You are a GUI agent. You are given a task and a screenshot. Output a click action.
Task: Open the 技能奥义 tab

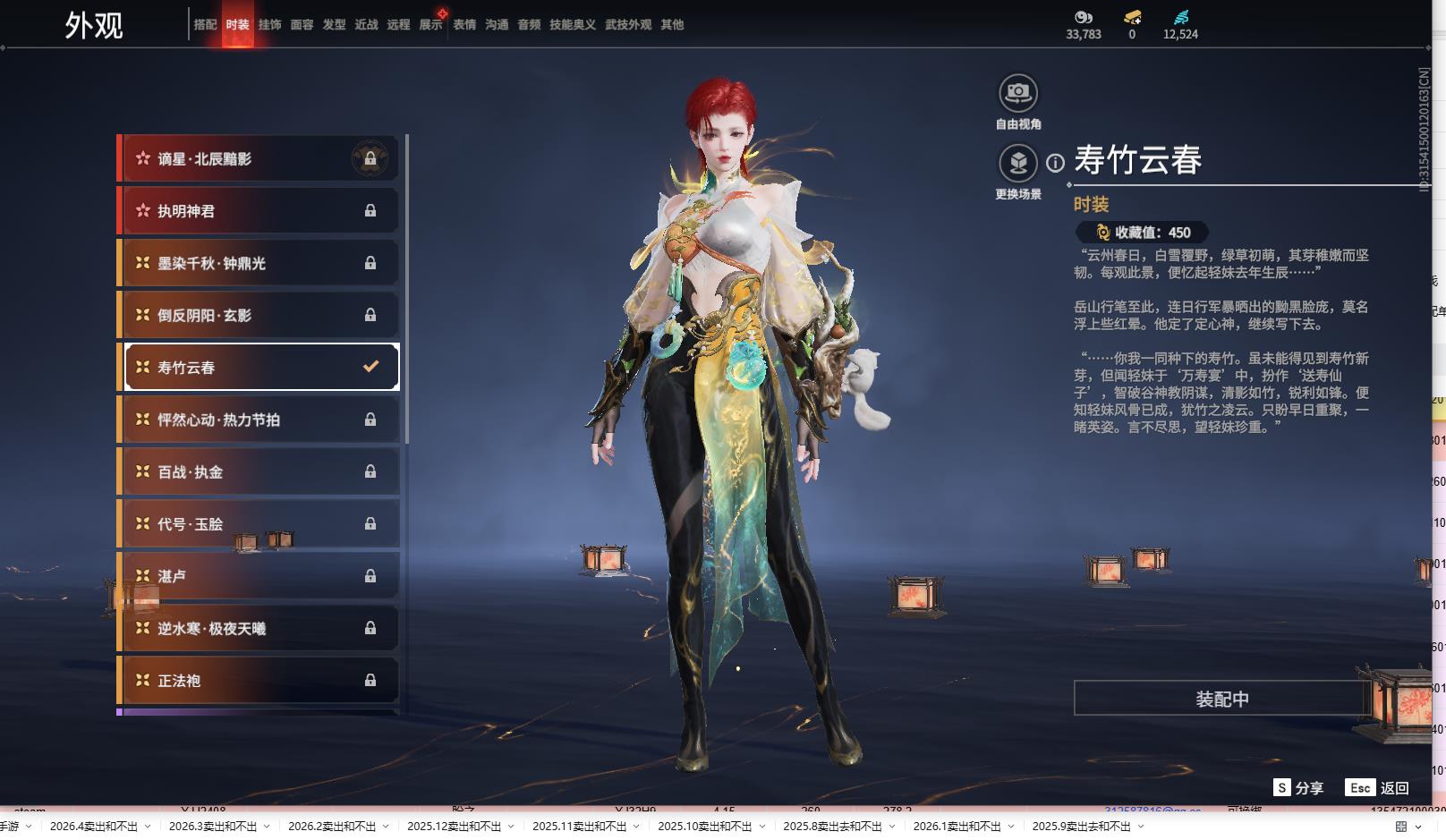(x=572, y=25)
